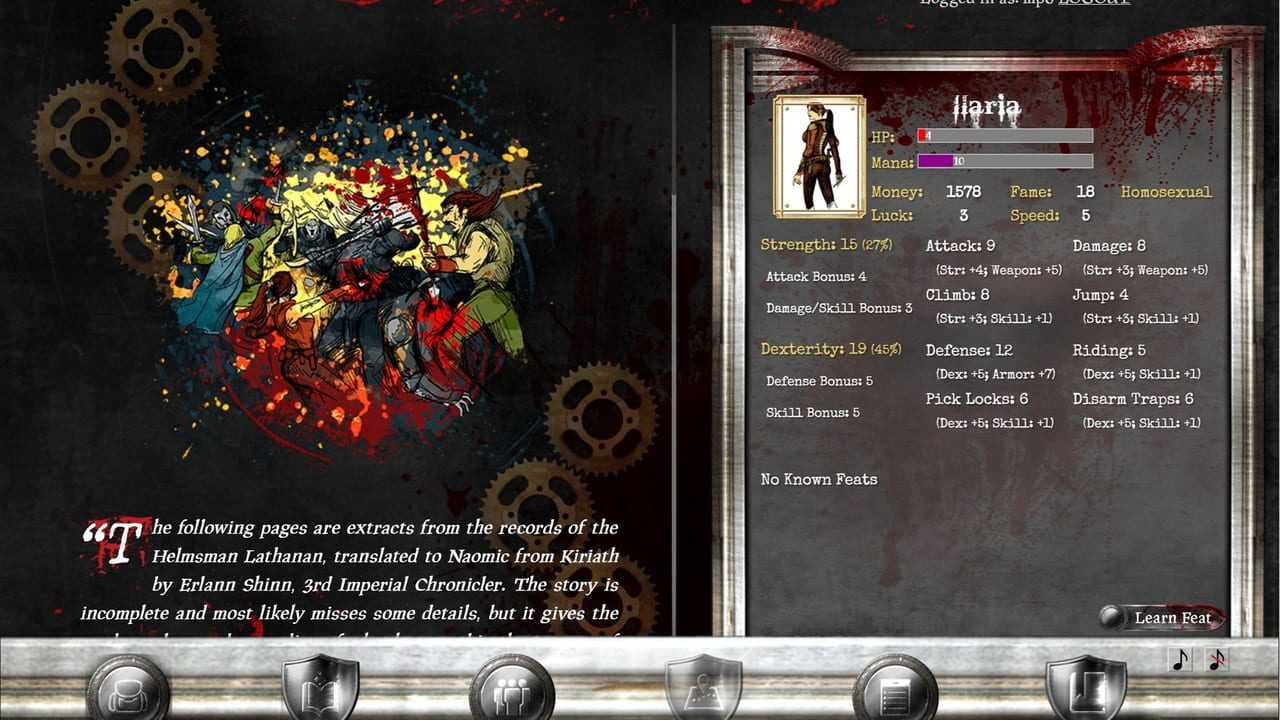Toggle sound with the red-crossed note icon
1280x720 pixels.
[x=1217, y=660]
